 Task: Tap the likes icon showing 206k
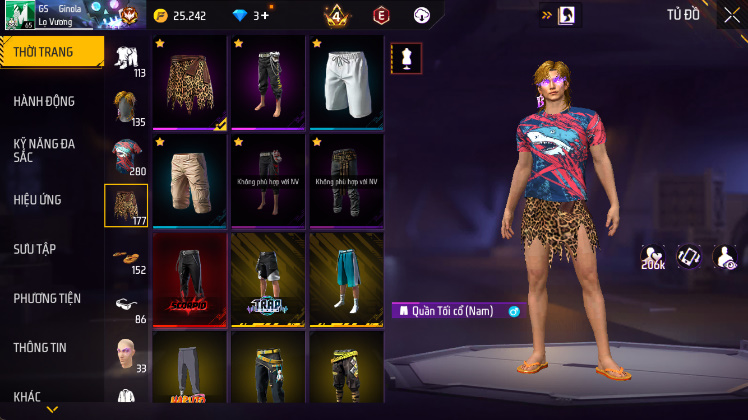coord(654,258)
